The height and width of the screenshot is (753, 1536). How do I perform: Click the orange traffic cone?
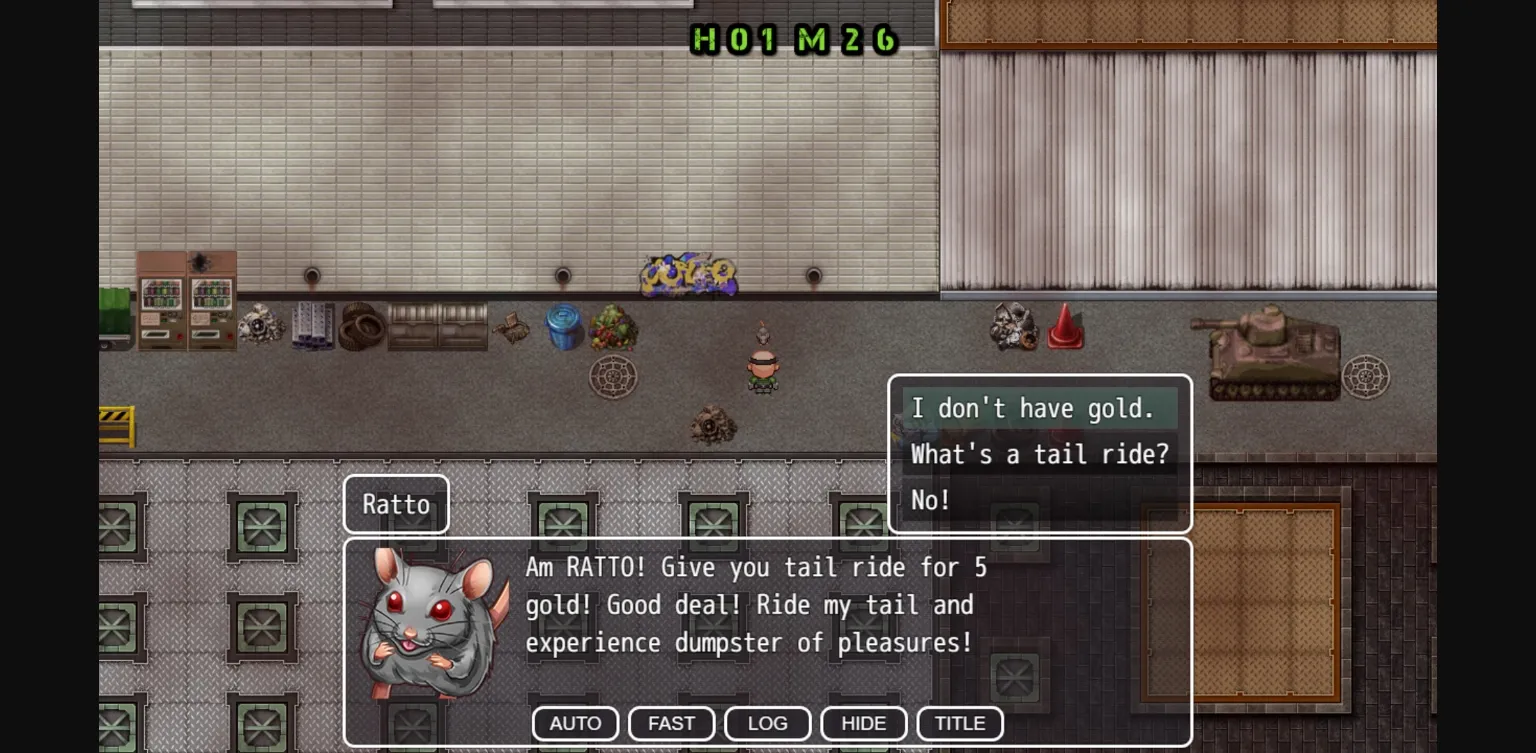point(1063,325)
